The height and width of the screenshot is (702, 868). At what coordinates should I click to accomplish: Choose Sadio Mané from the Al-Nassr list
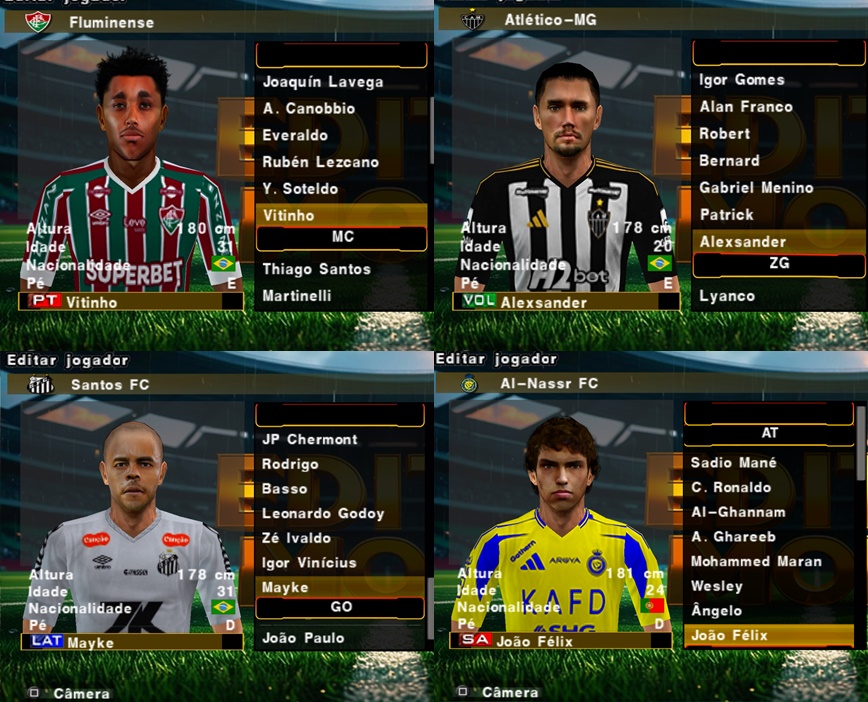coord(733,463)
